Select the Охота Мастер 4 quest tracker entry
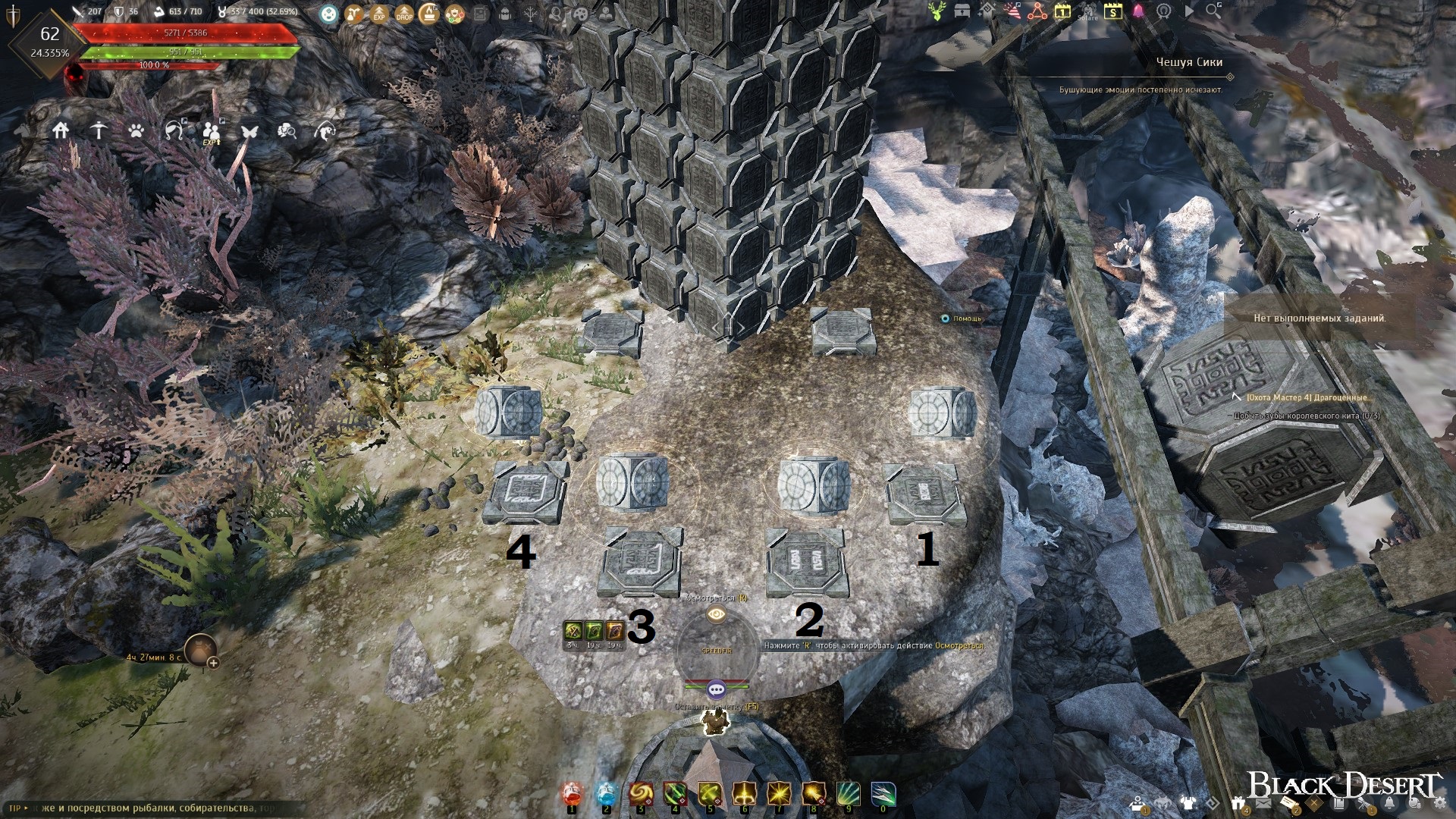 1308,397
